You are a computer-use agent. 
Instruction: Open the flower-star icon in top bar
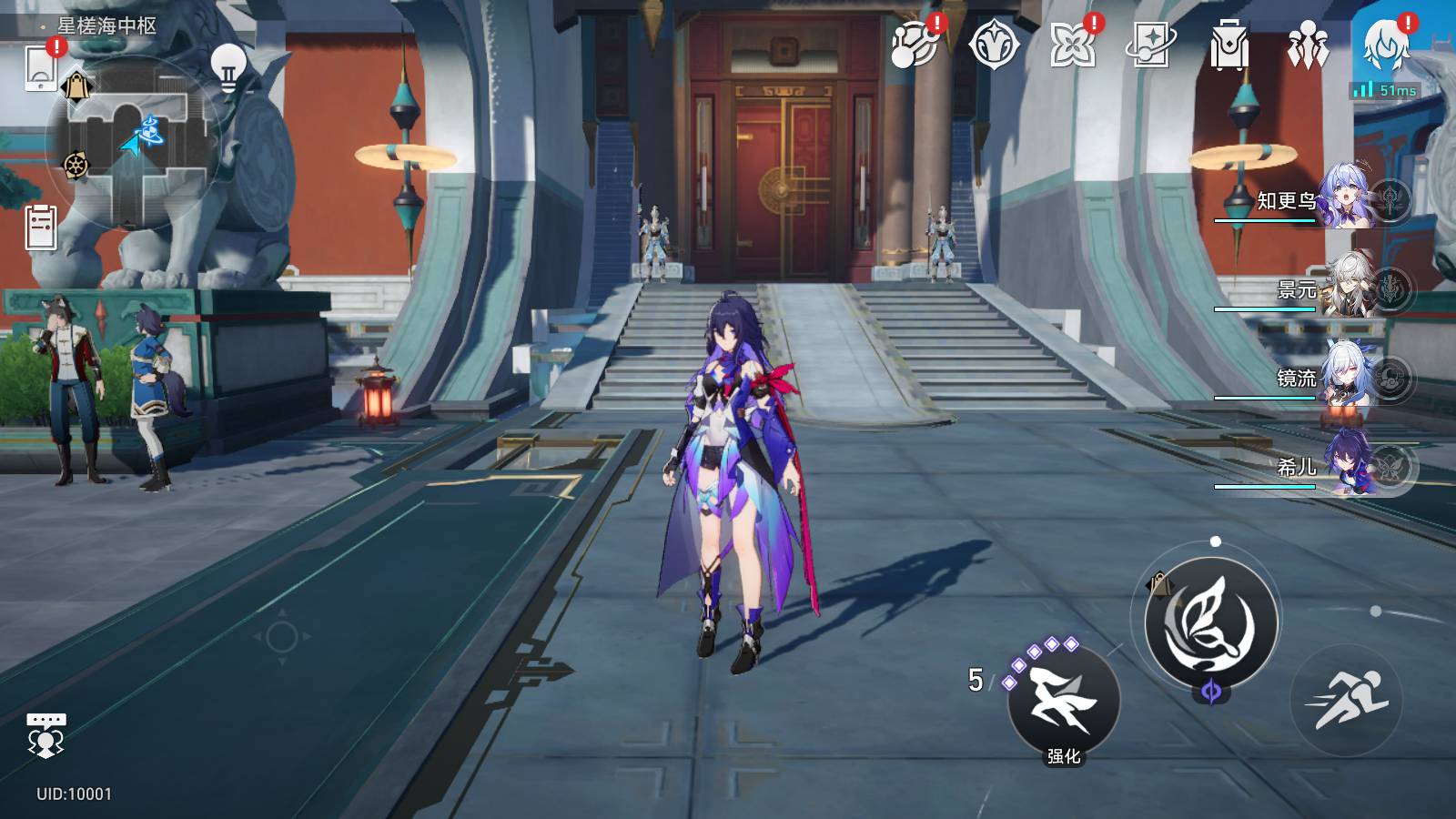point(1073,44)
